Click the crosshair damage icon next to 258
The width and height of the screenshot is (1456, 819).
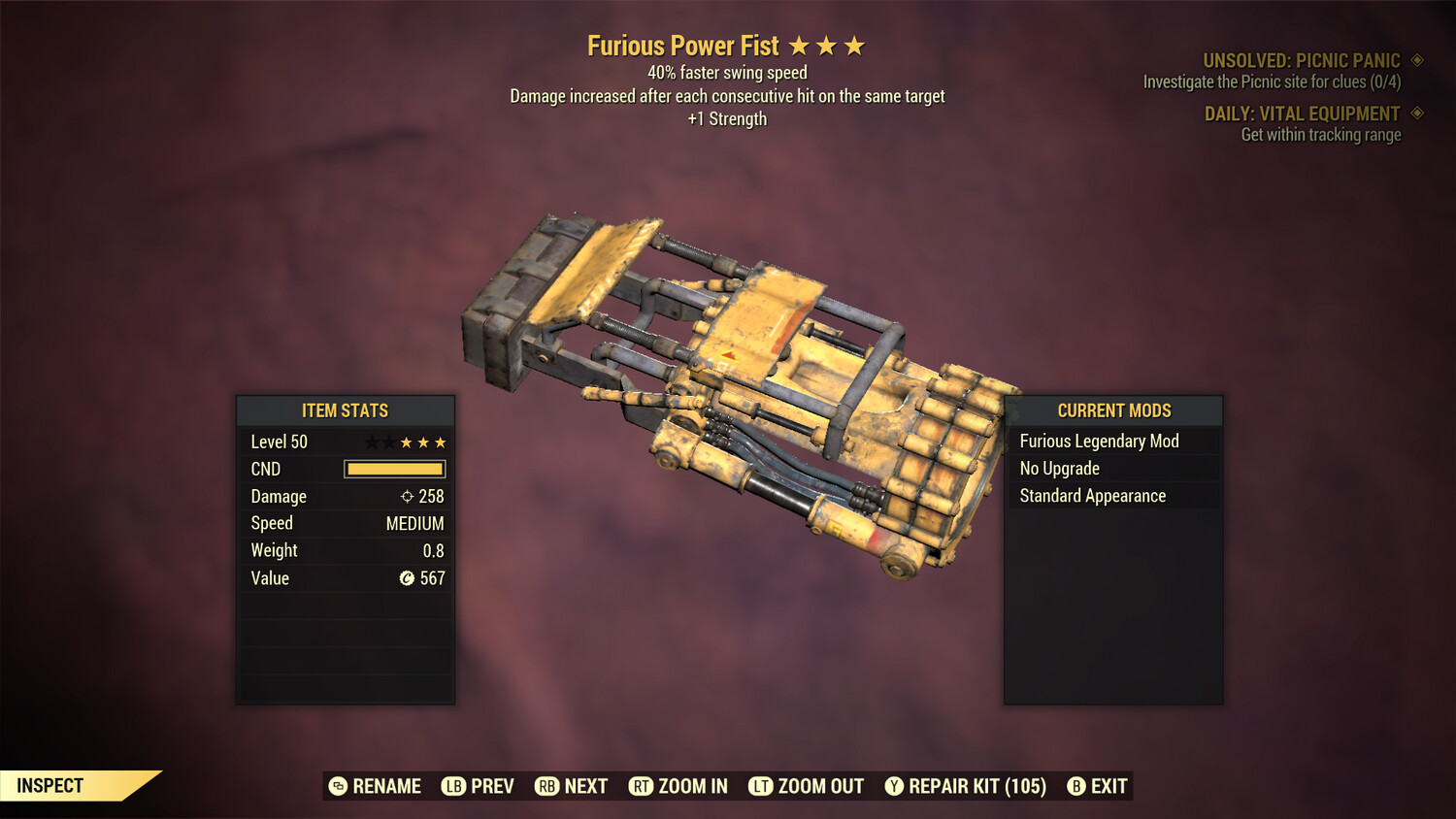pos(409,496)
